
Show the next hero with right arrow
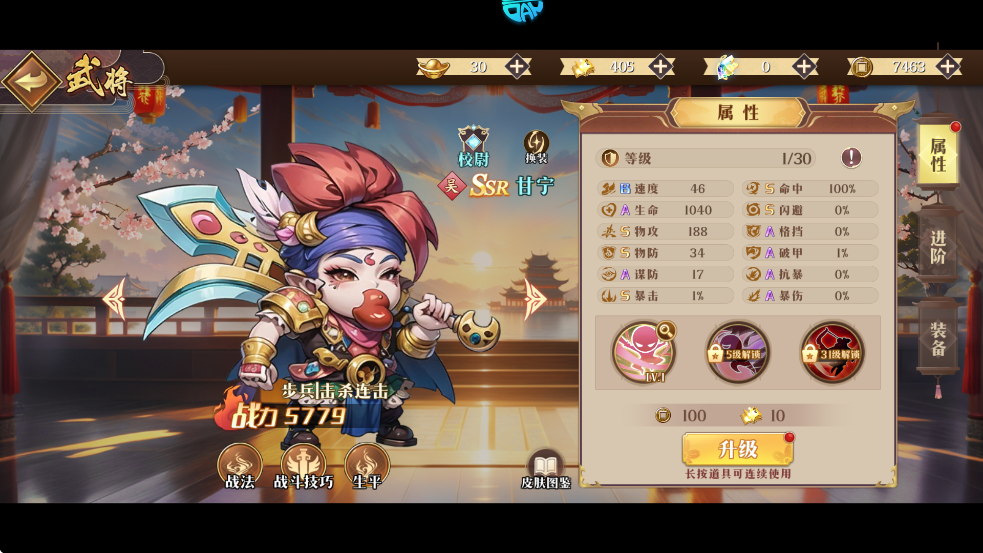(x=537, y=298)
